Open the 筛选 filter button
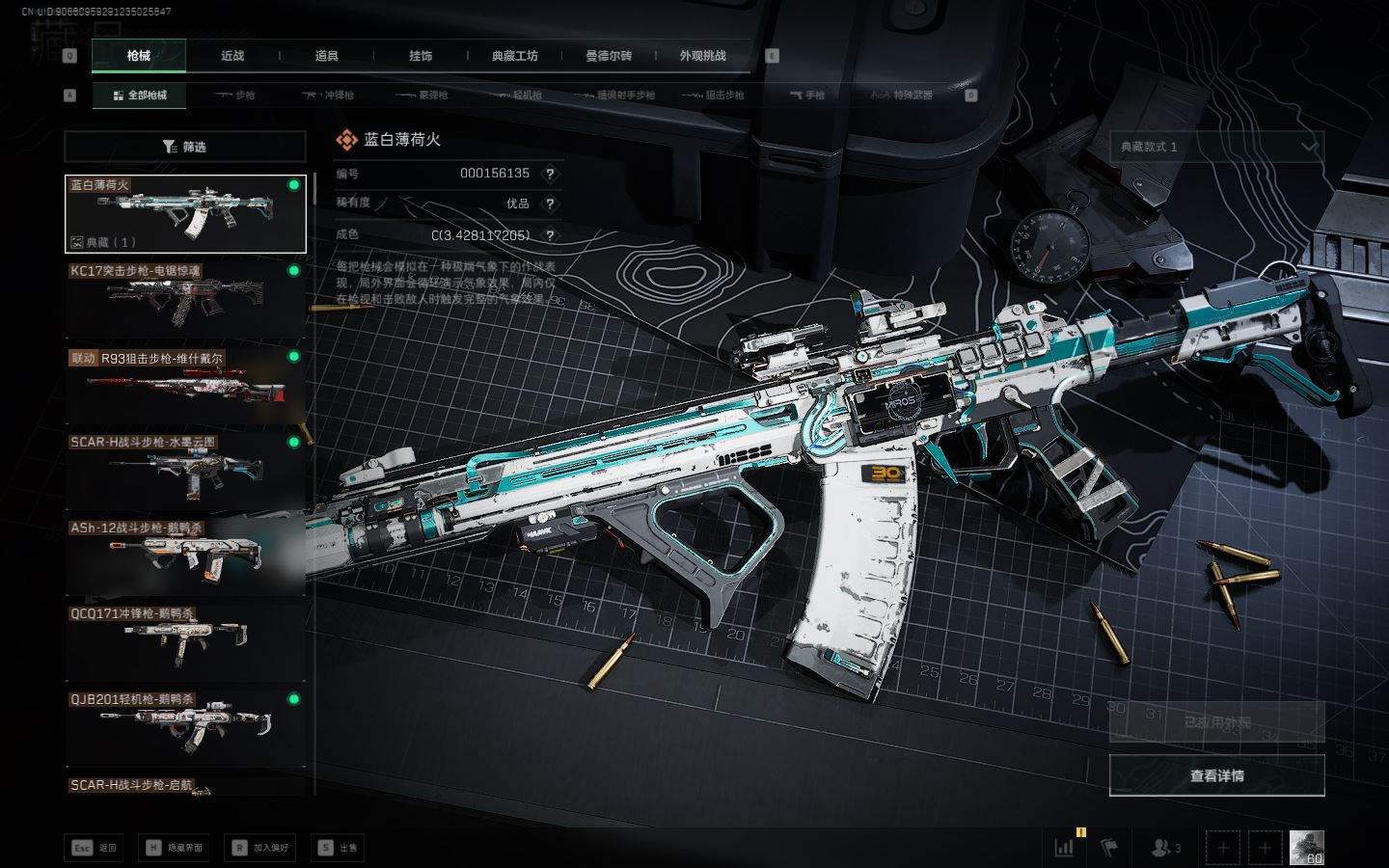 click(184, 147)
